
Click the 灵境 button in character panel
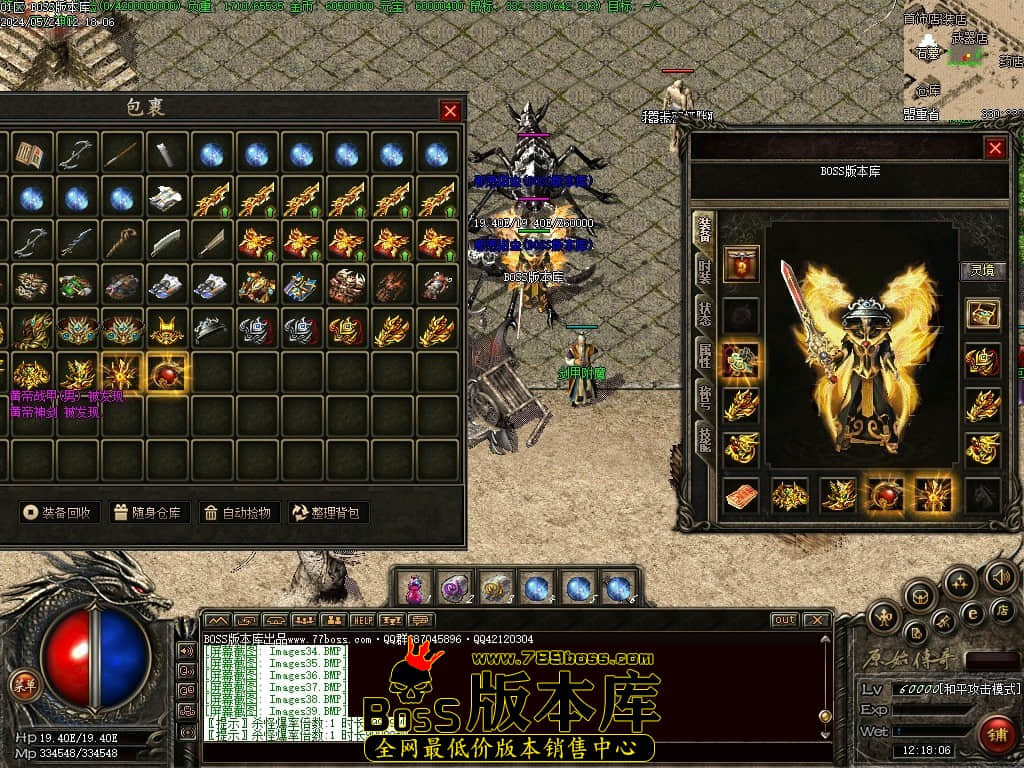coord(982,270)
